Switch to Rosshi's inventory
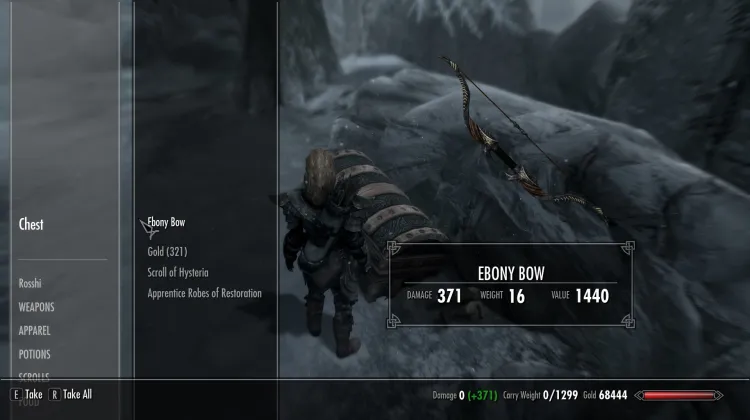Image resolution: width=750 pixels, height=420 pixels. coord(30,284)
